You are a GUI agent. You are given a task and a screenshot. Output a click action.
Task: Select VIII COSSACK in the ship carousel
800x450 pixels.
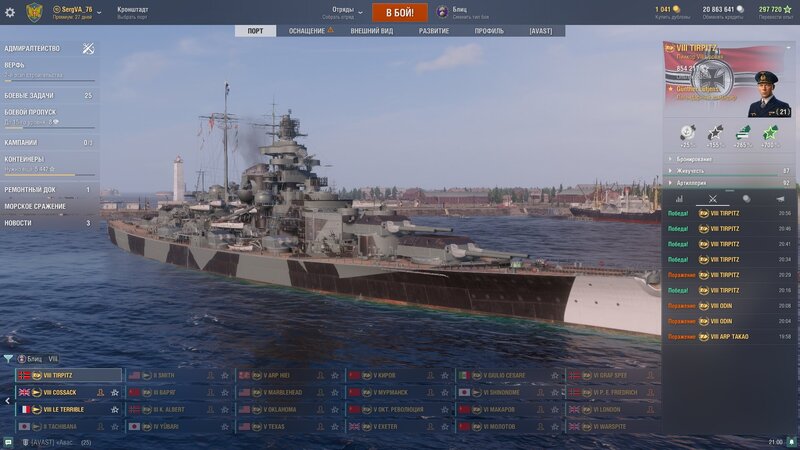point(60,392)
